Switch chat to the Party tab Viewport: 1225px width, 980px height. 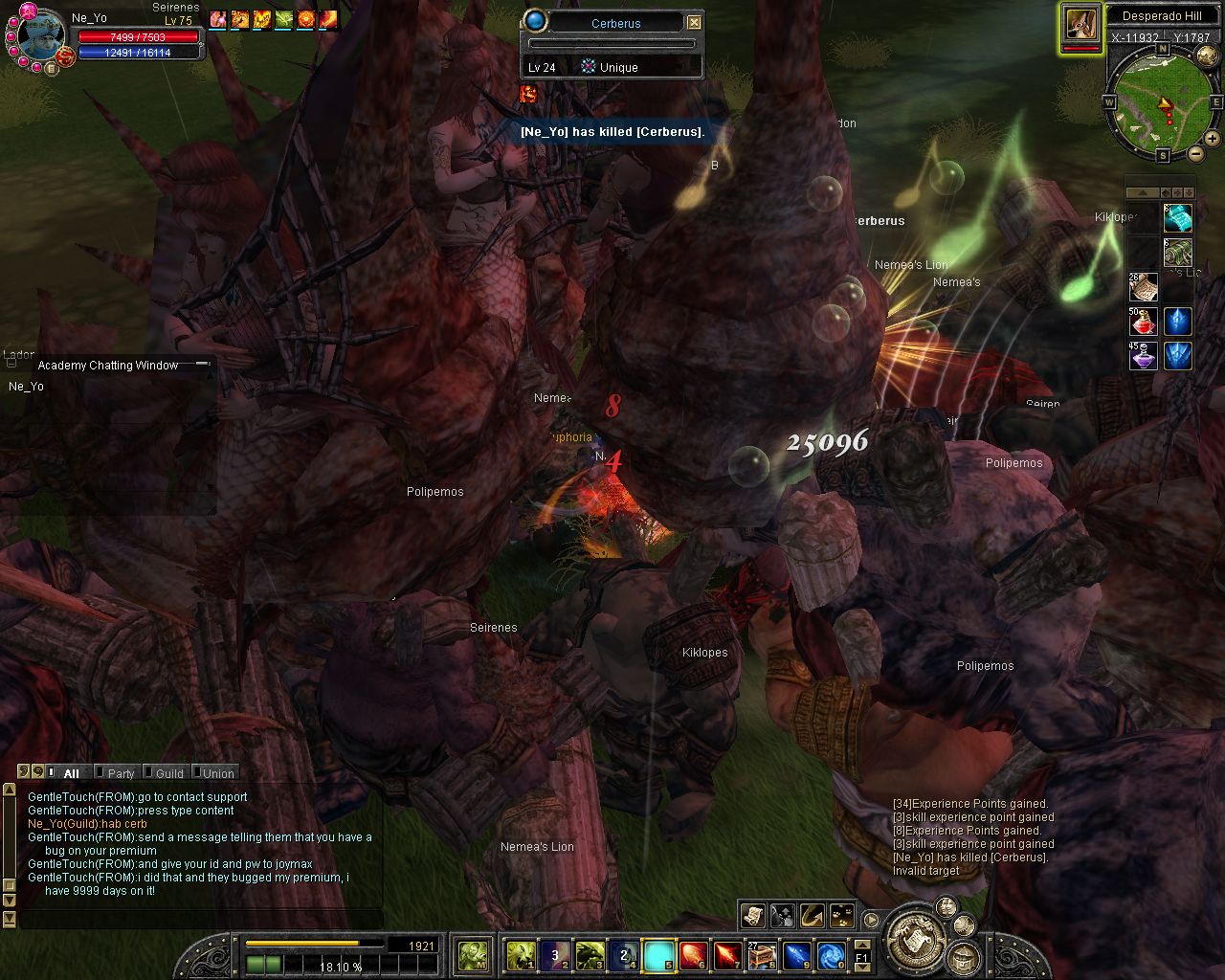pos(121,773)
